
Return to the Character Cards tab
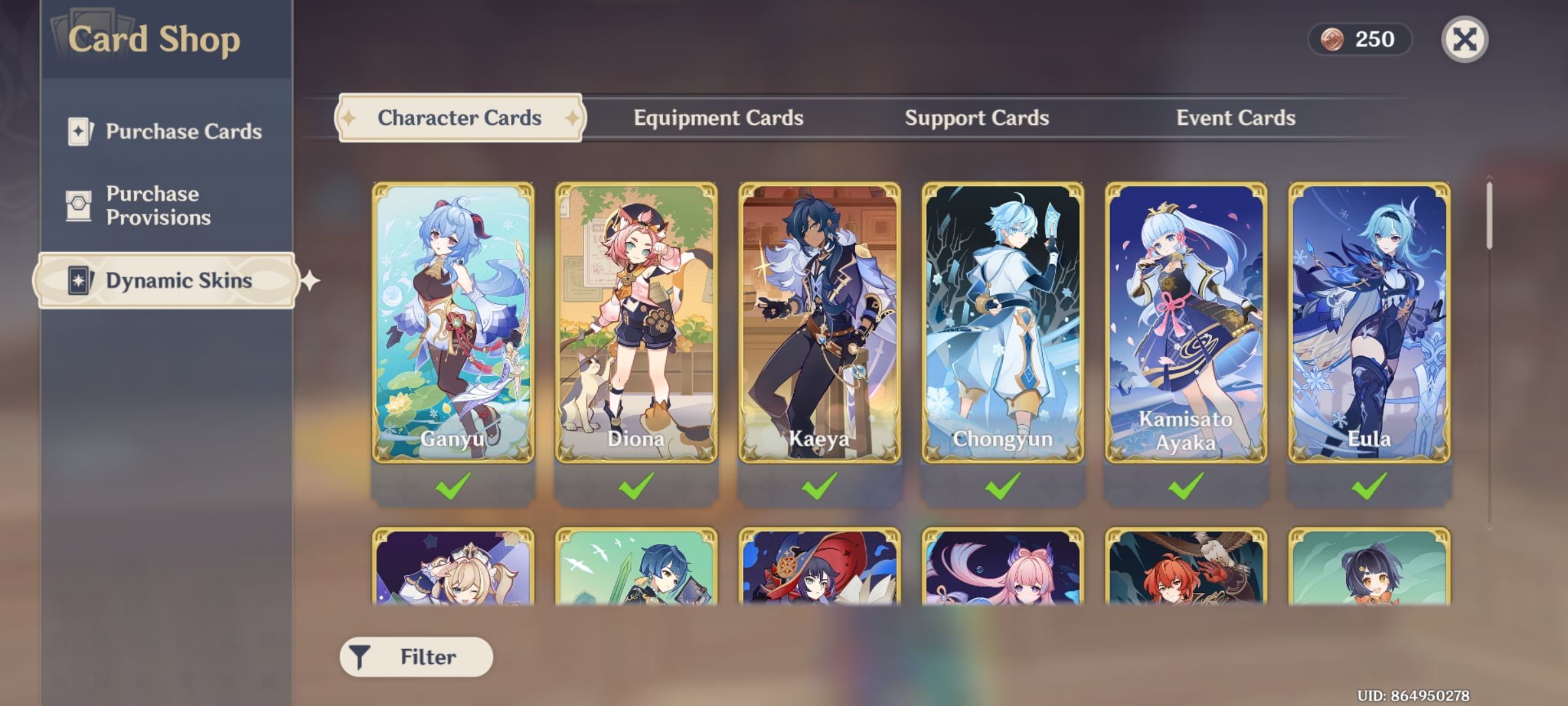[x=459, y=118]
